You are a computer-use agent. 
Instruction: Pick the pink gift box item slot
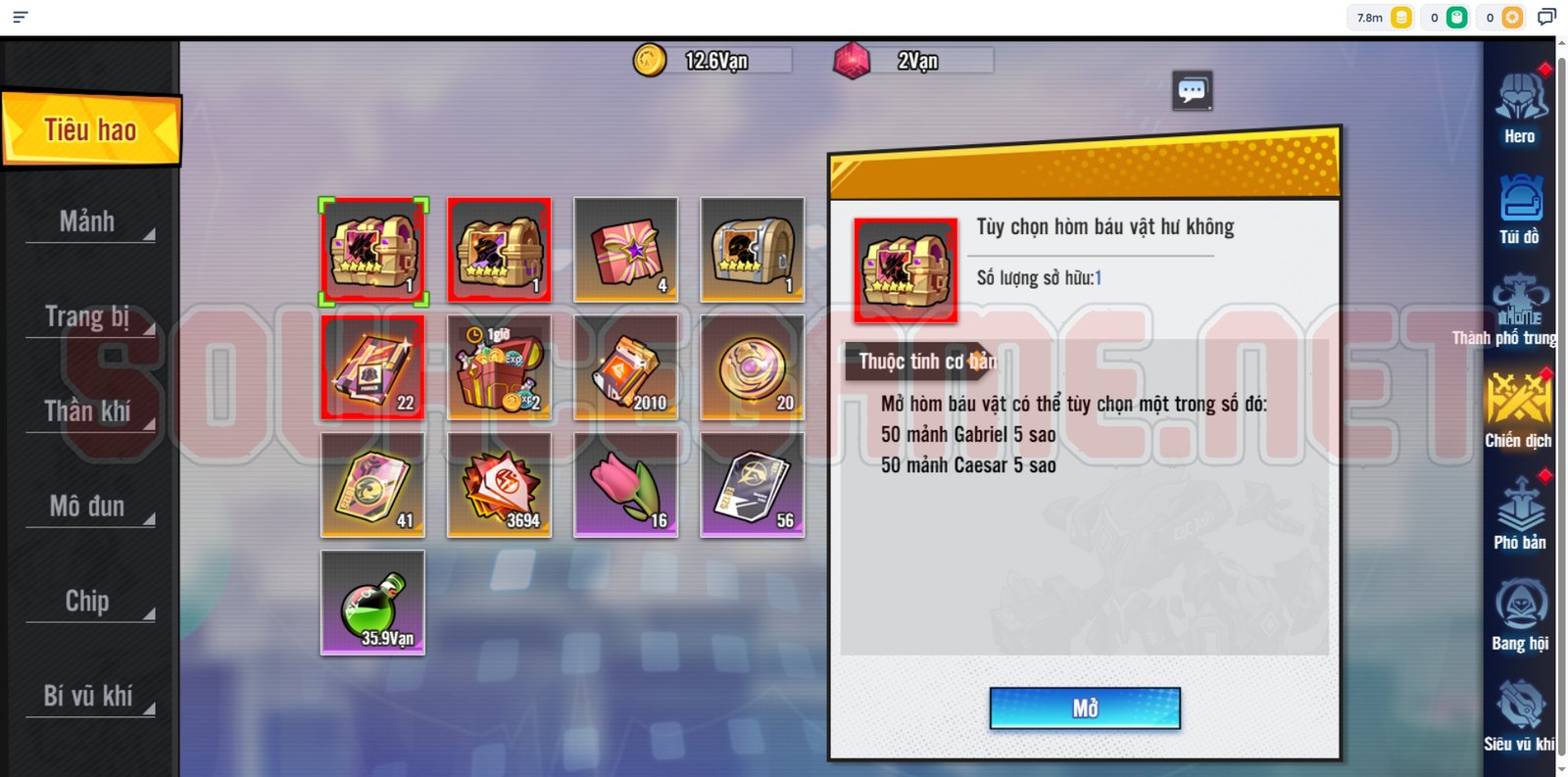coord(625,250)
